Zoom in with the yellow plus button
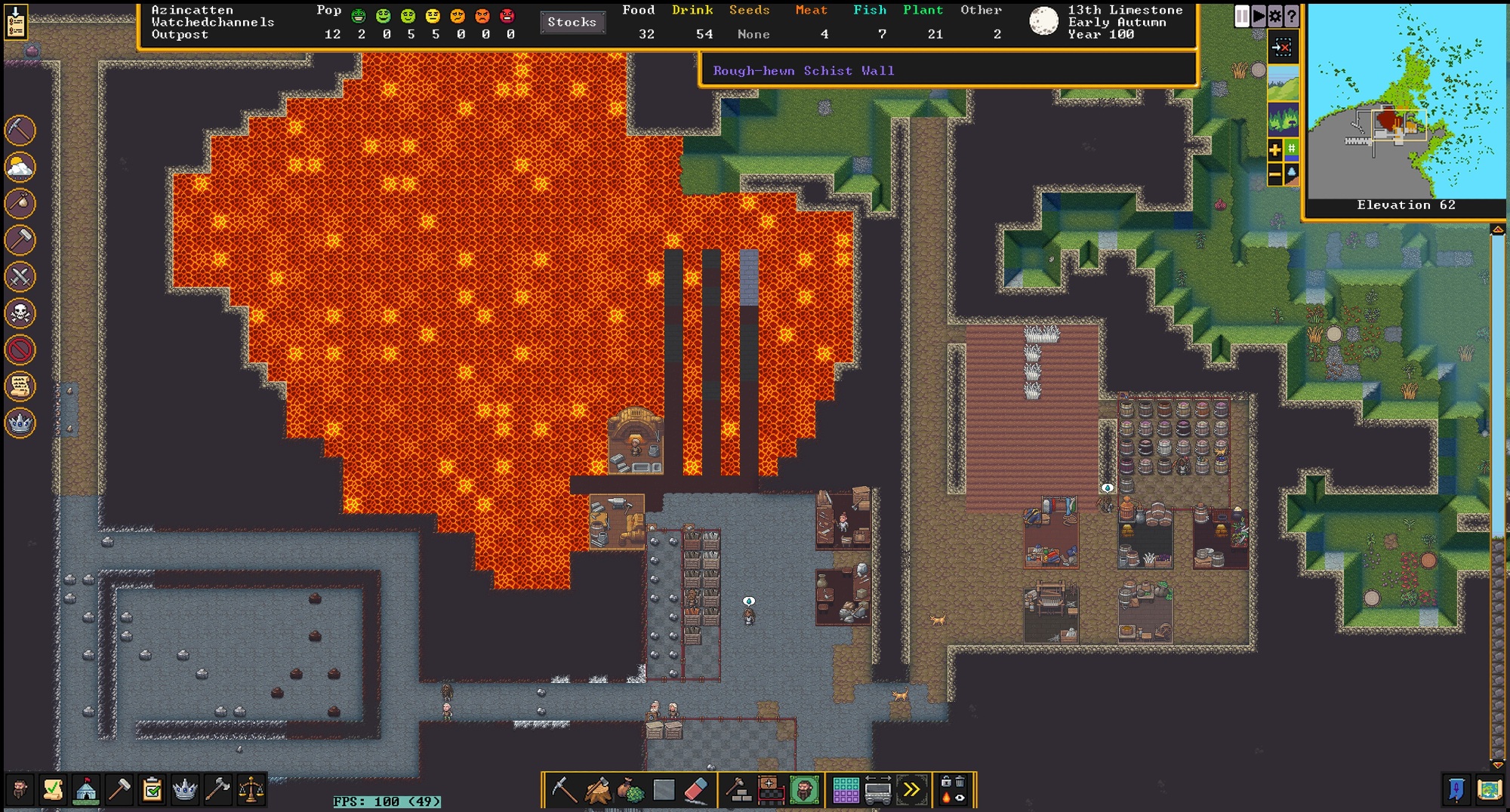 [1274, 149]
